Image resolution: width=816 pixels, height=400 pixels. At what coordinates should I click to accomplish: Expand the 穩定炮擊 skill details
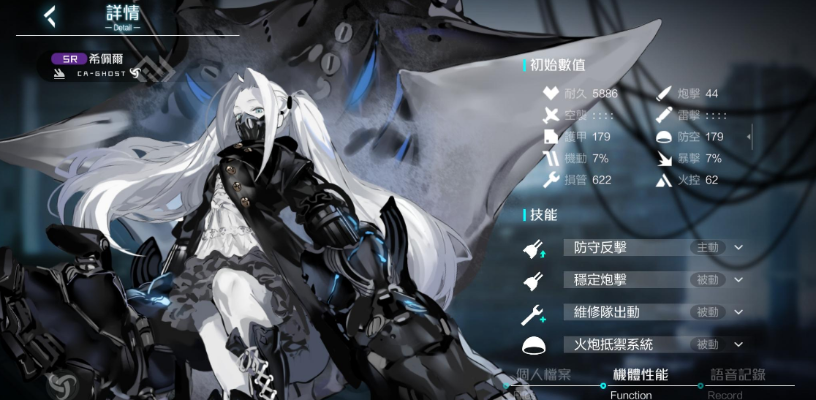click(x=739, y=280)
